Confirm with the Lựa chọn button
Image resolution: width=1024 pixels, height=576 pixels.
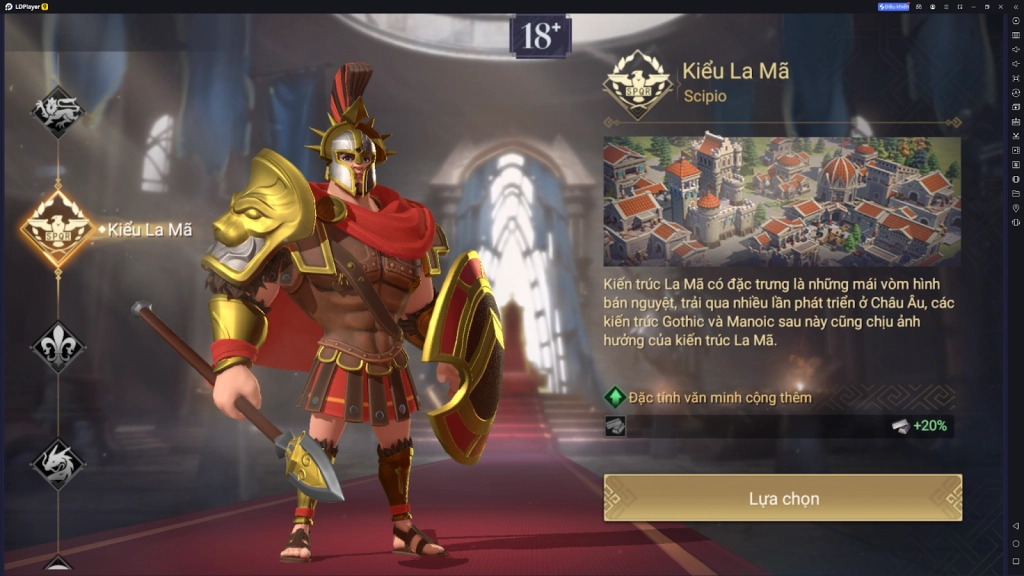point(783,498)
